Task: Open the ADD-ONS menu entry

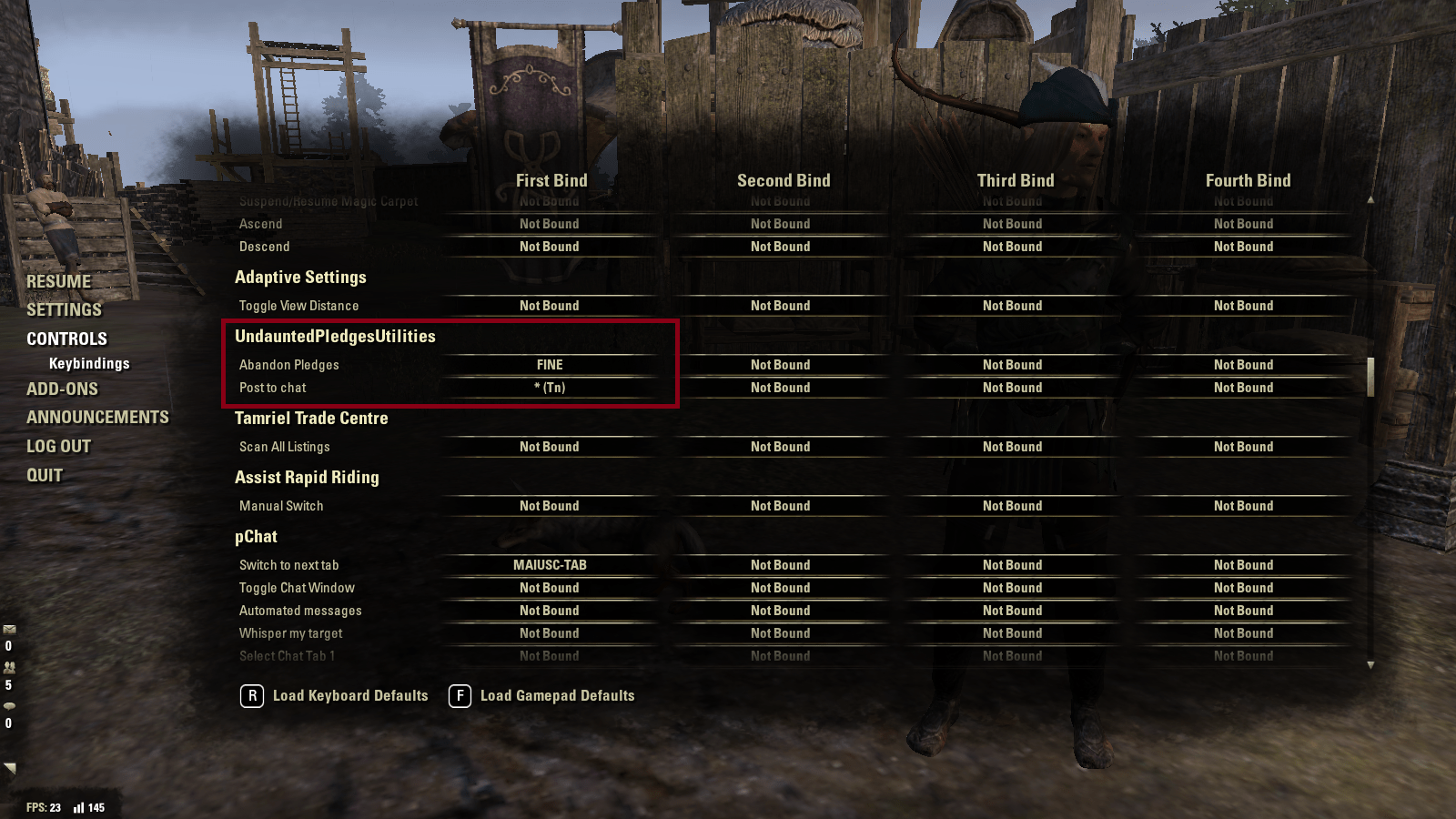Action: click(62, 389)
